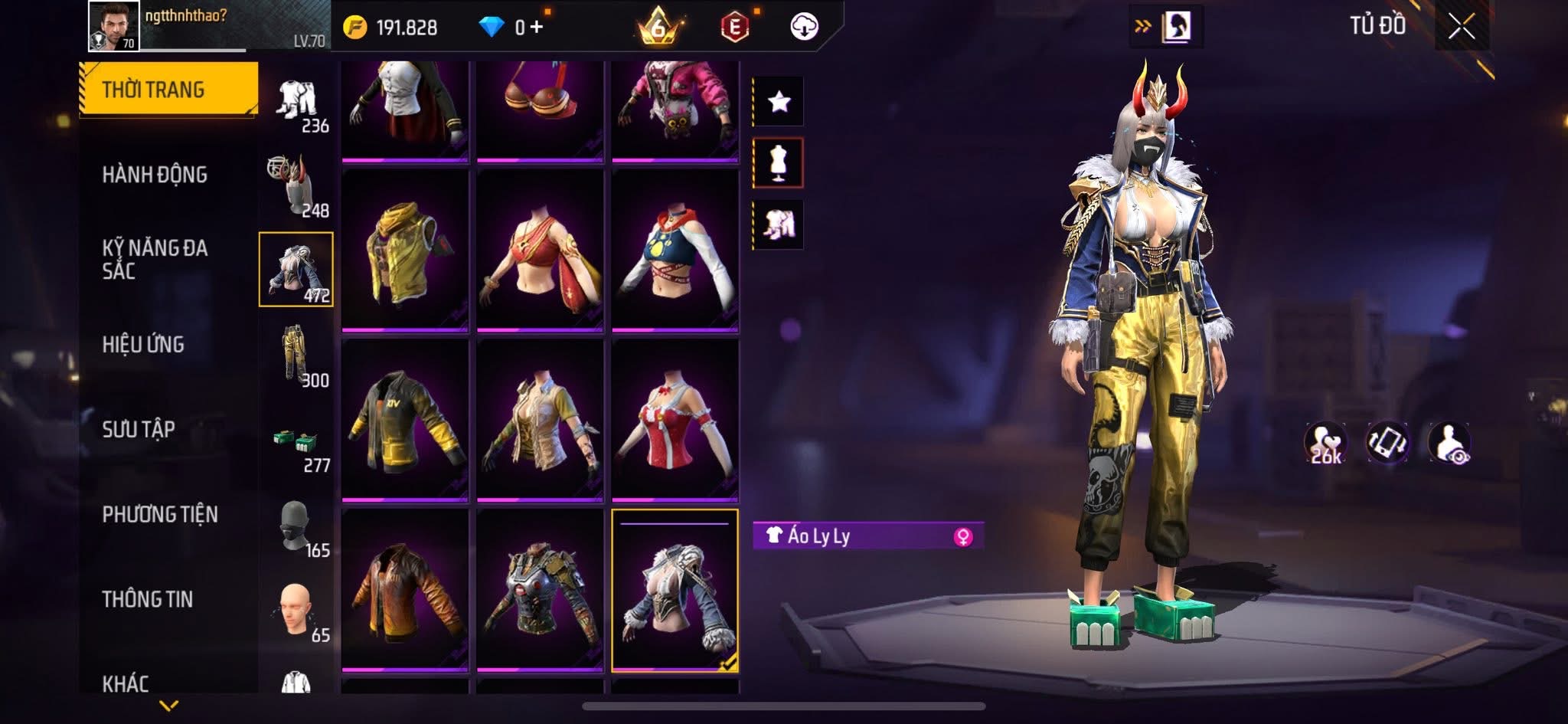
Task: Select the mannequin filter icon
Action: click(779, 162)
